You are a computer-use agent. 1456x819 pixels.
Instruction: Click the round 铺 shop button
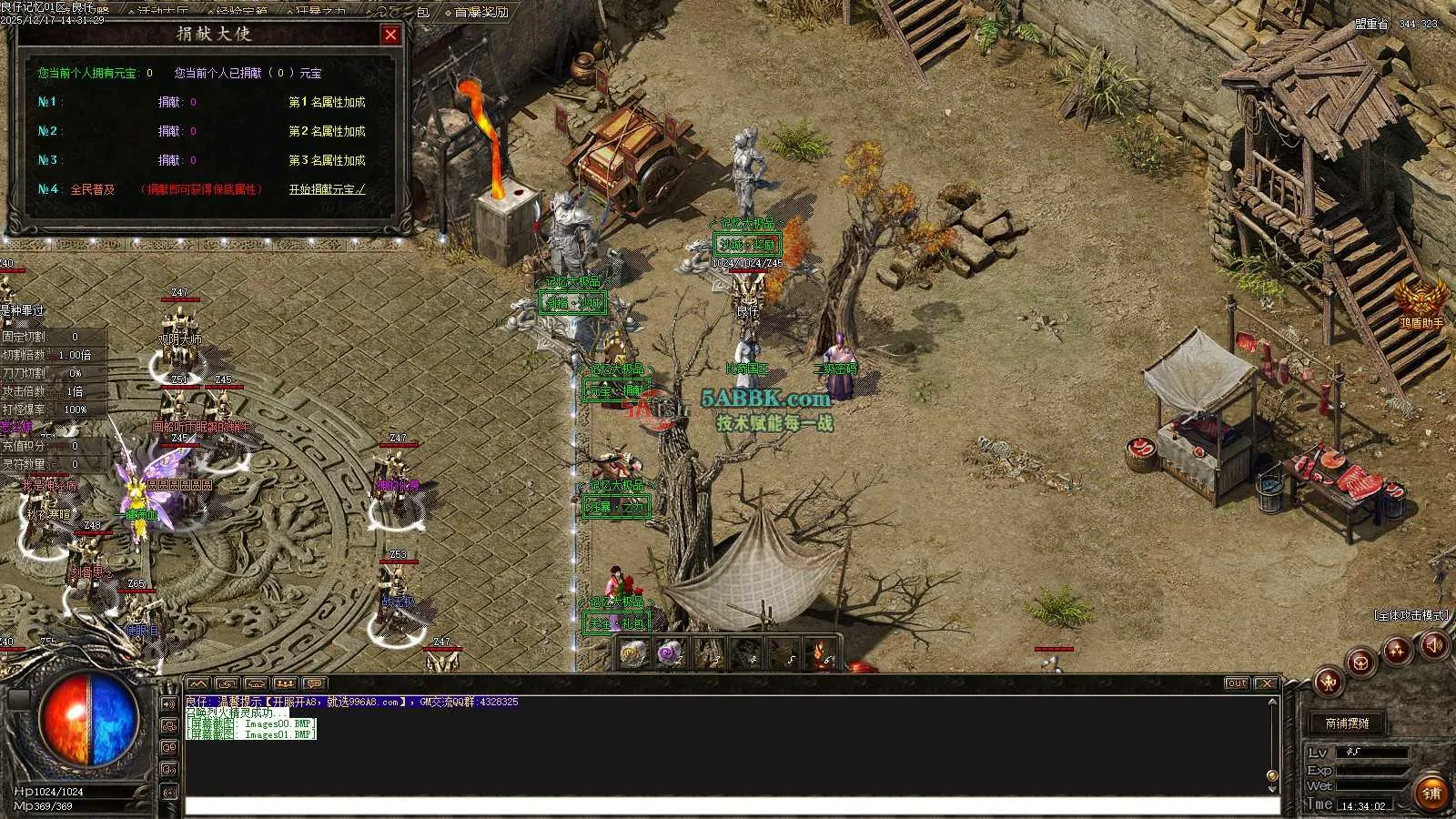1431,793
